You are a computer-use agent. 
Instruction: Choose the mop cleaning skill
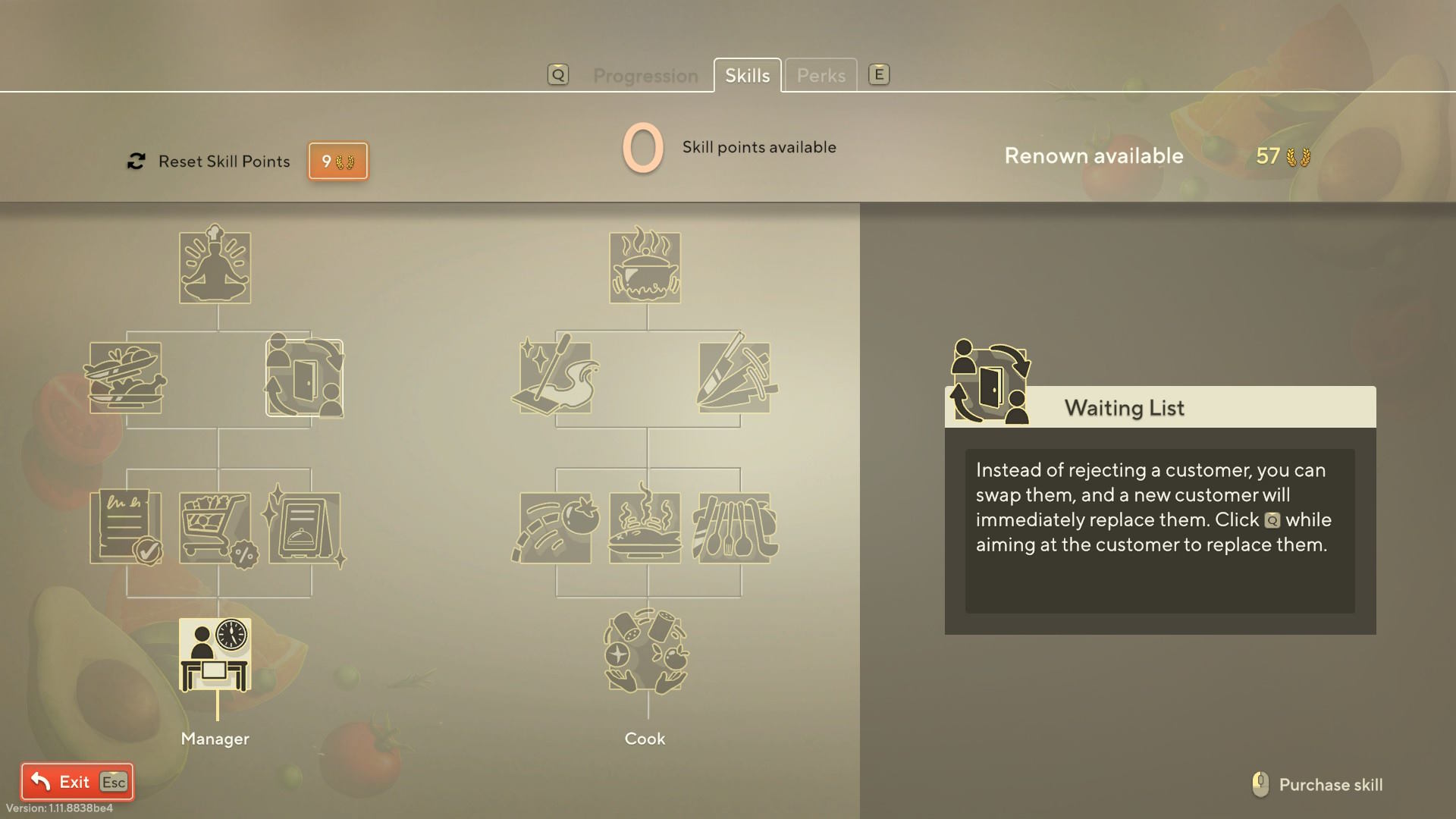[x=556, y=377]
